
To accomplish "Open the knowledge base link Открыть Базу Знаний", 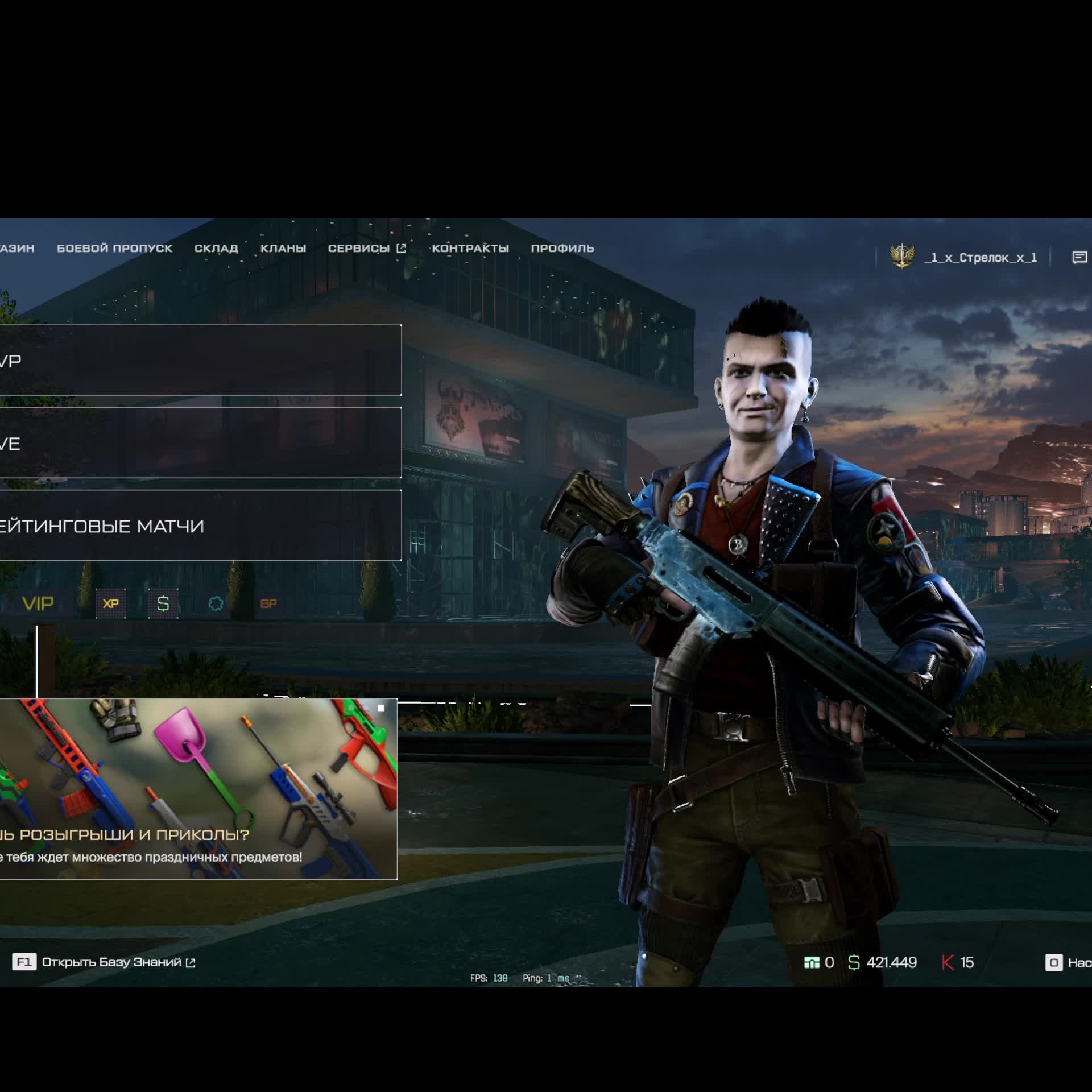I will coord(112,962).
